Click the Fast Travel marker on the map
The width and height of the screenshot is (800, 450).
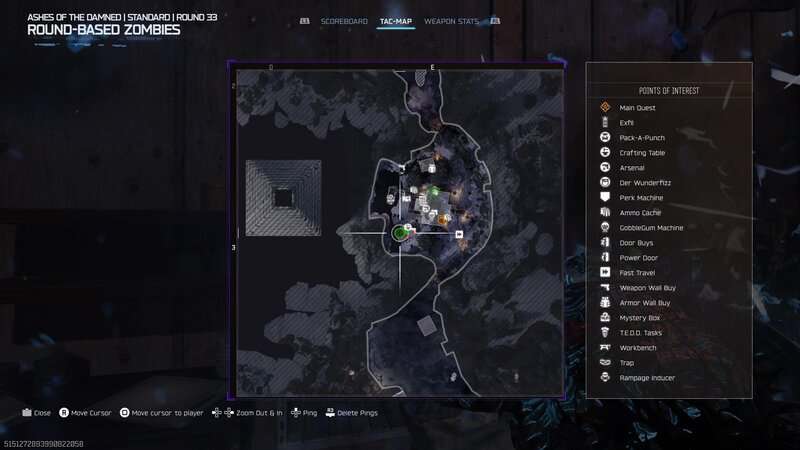coord(459,234)
